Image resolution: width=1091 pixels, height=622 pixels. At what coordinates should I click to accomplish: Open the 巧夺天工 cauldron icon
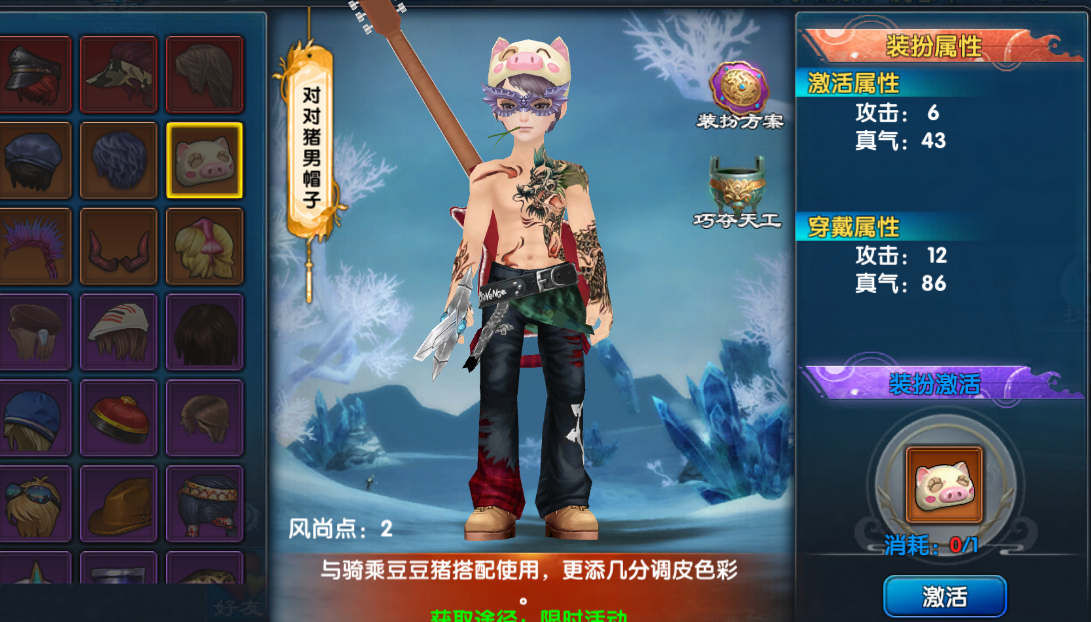[737, 186]
